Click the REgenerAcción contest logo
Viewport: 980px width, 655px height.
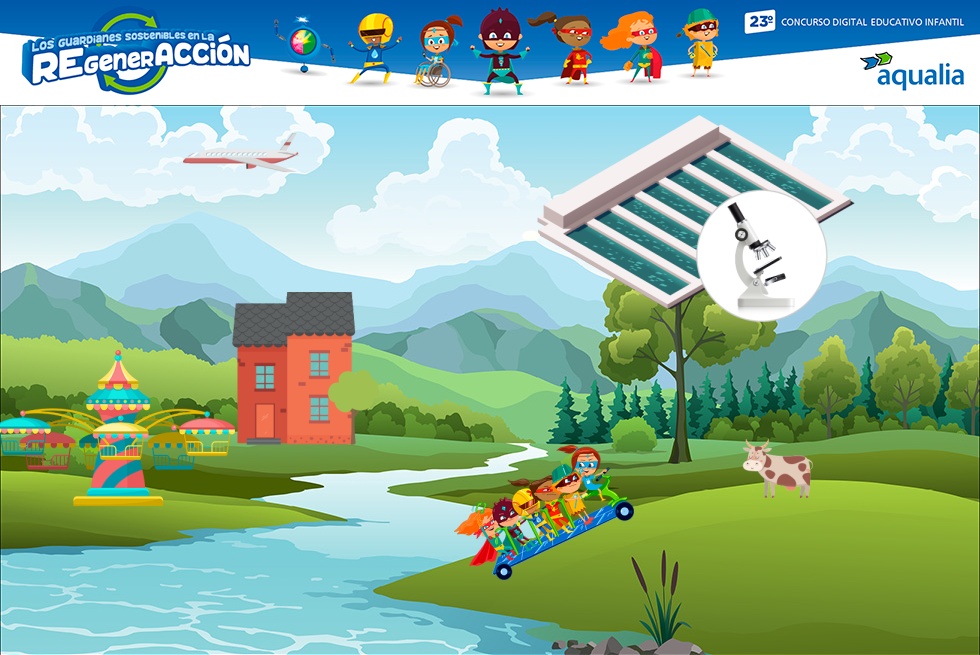[x=135, y=55]
